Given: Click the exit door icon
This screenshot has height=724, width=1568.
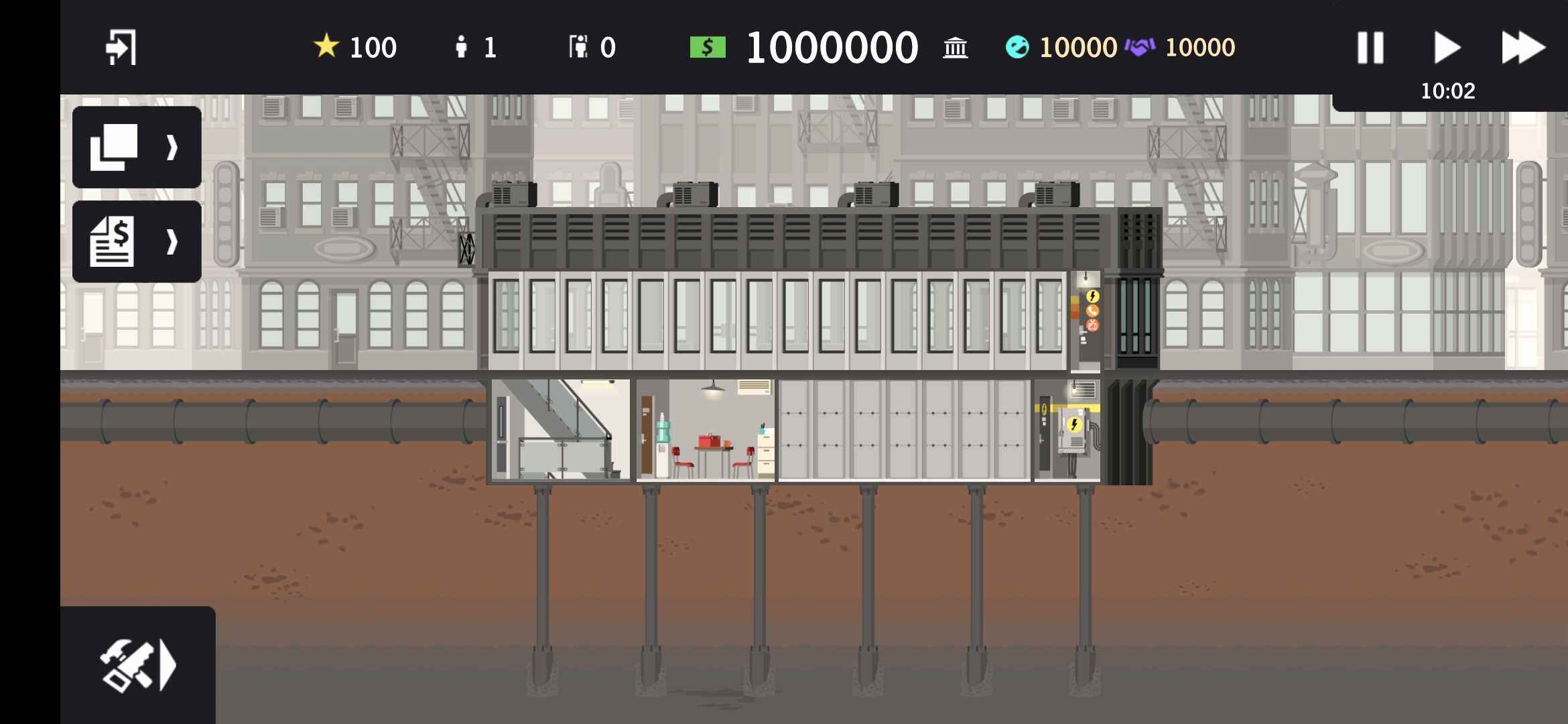Looking at the screenshot, I should point(121,47).
